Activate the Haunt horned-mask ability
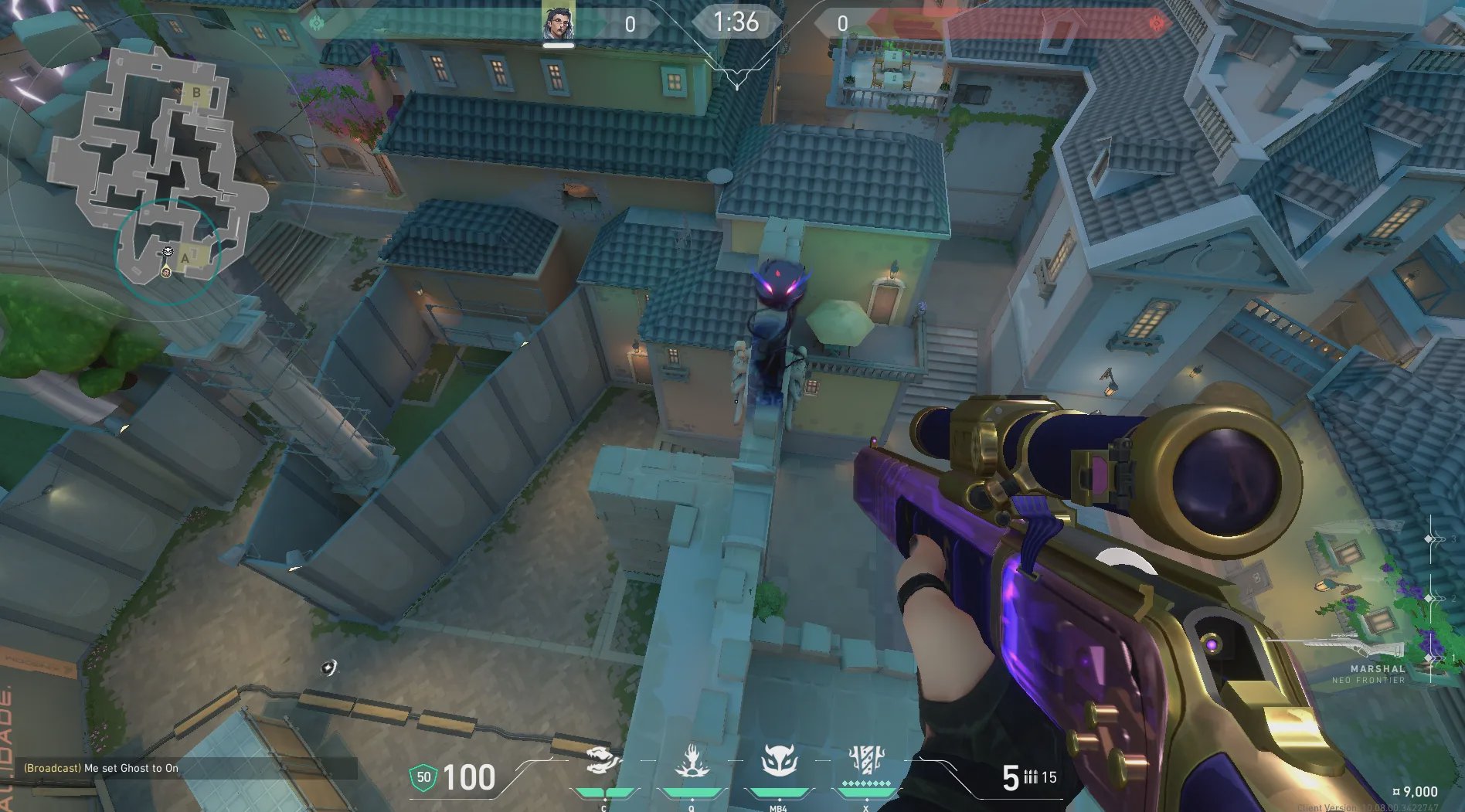Screen dimensions: 1465x812 [778, 761]
